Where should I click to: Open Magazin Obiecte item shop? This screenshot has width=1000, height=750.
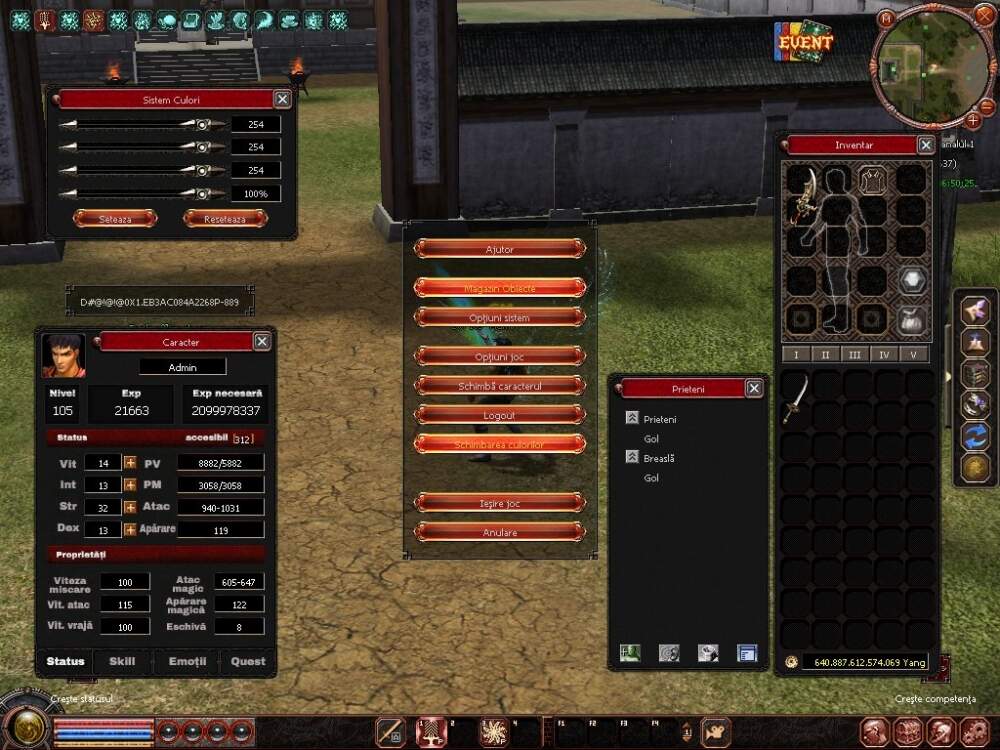499,288
